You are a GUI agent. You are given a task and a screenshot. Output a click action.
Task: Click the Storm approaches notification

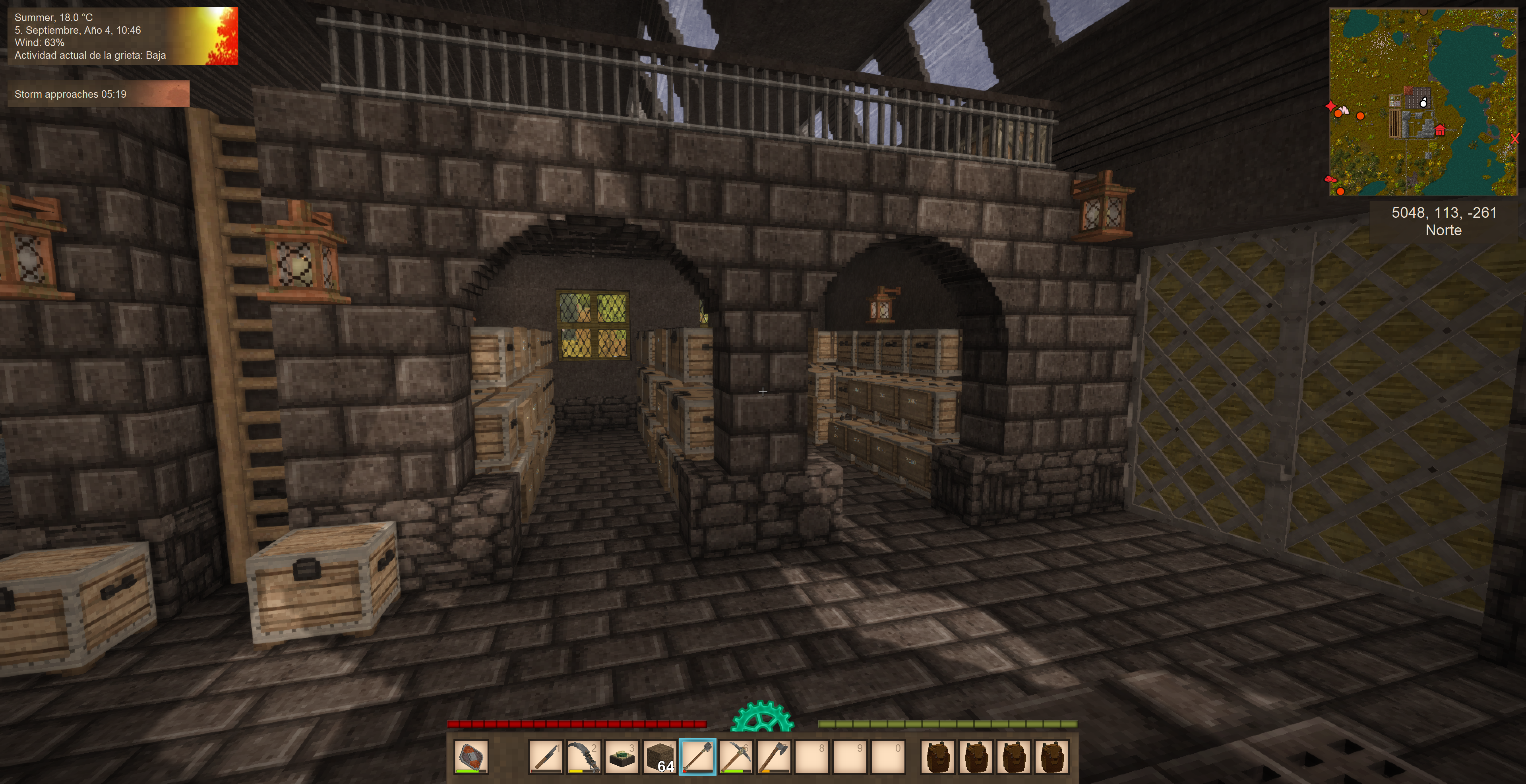[x=98, y=94]
